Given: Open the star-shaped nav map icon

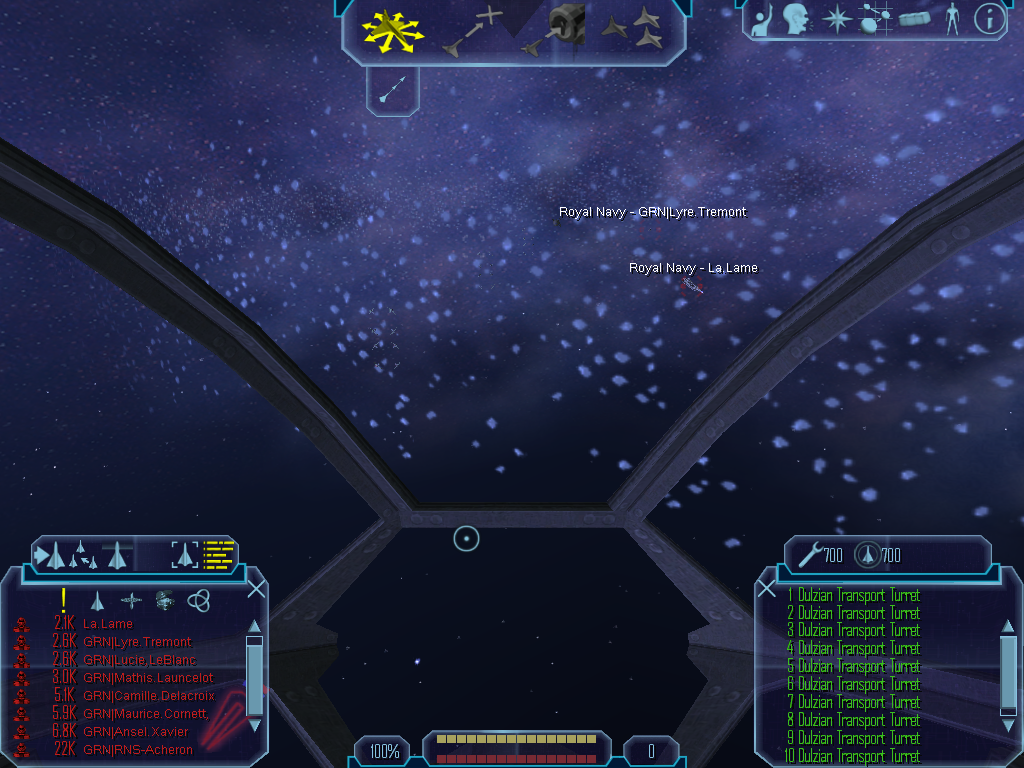Looking at the screenshot, I should [834, 18].
